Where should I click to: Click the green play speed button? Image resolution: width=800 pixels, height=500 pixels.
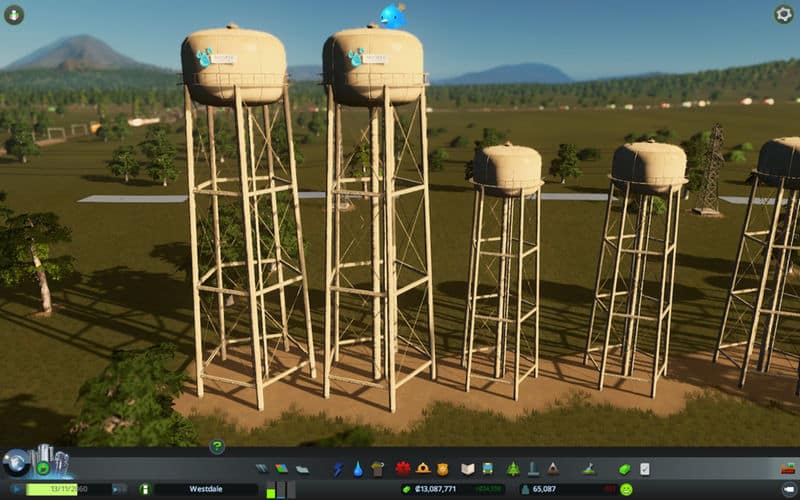(44, 468)
